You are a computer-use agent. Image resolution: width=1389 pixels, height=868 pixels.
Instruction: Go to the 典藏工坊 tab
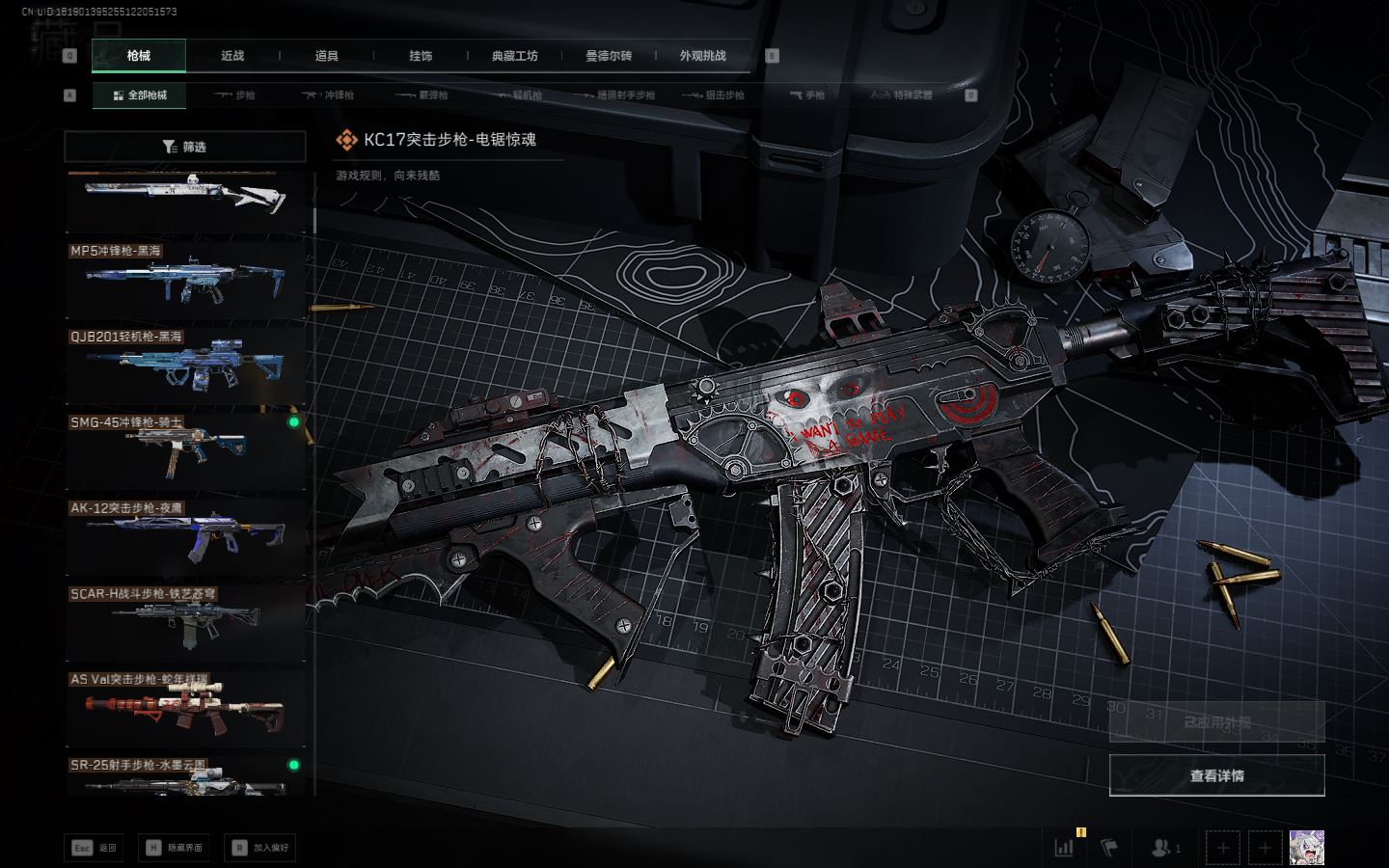[515, 56]
